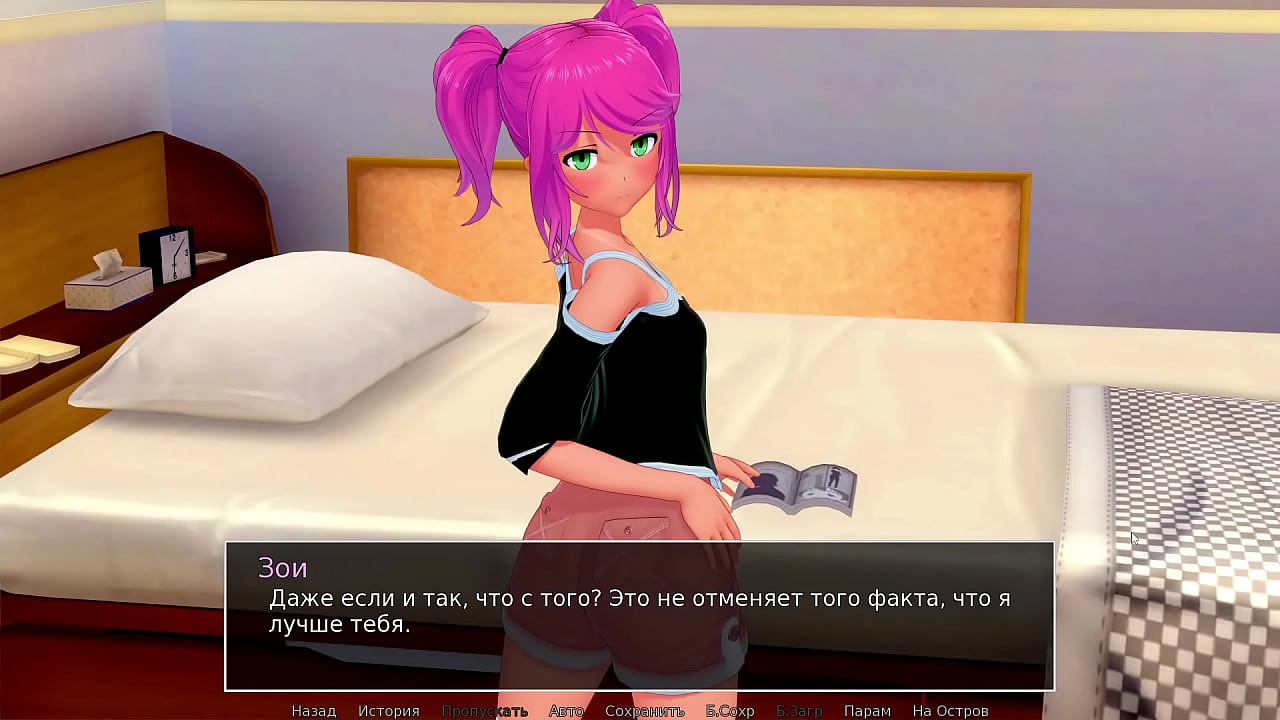Choose the На Остров button
Screen dimensions: 1280x720
(x=950, y=711)
